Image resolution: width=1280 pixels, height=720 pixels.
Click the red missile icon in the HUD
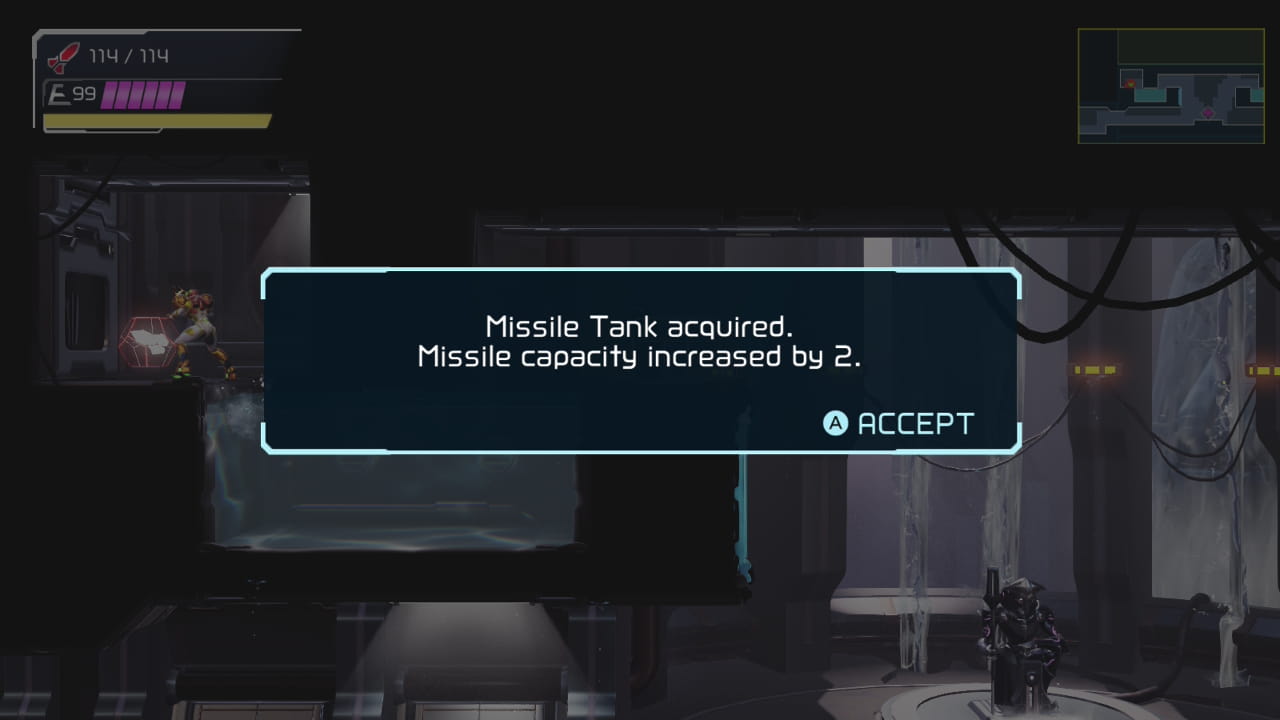pos(60,57)
